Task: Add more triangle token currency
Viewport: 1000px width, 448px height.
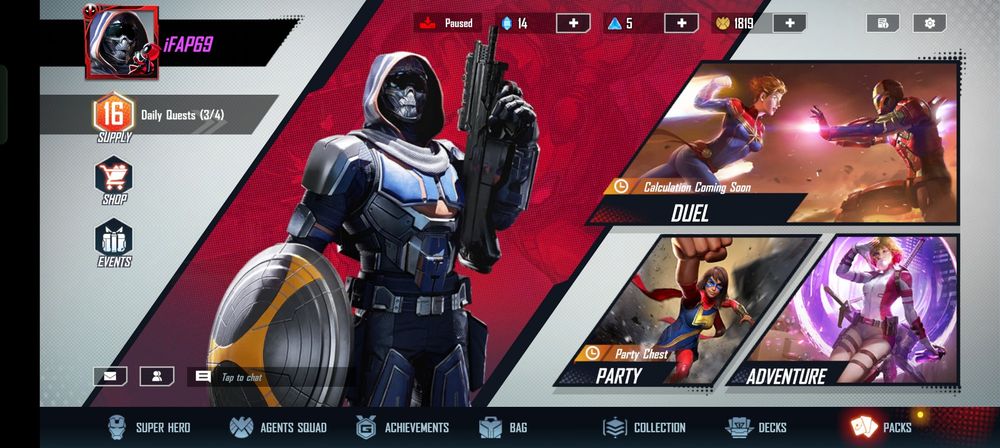Action: (681, 23)
